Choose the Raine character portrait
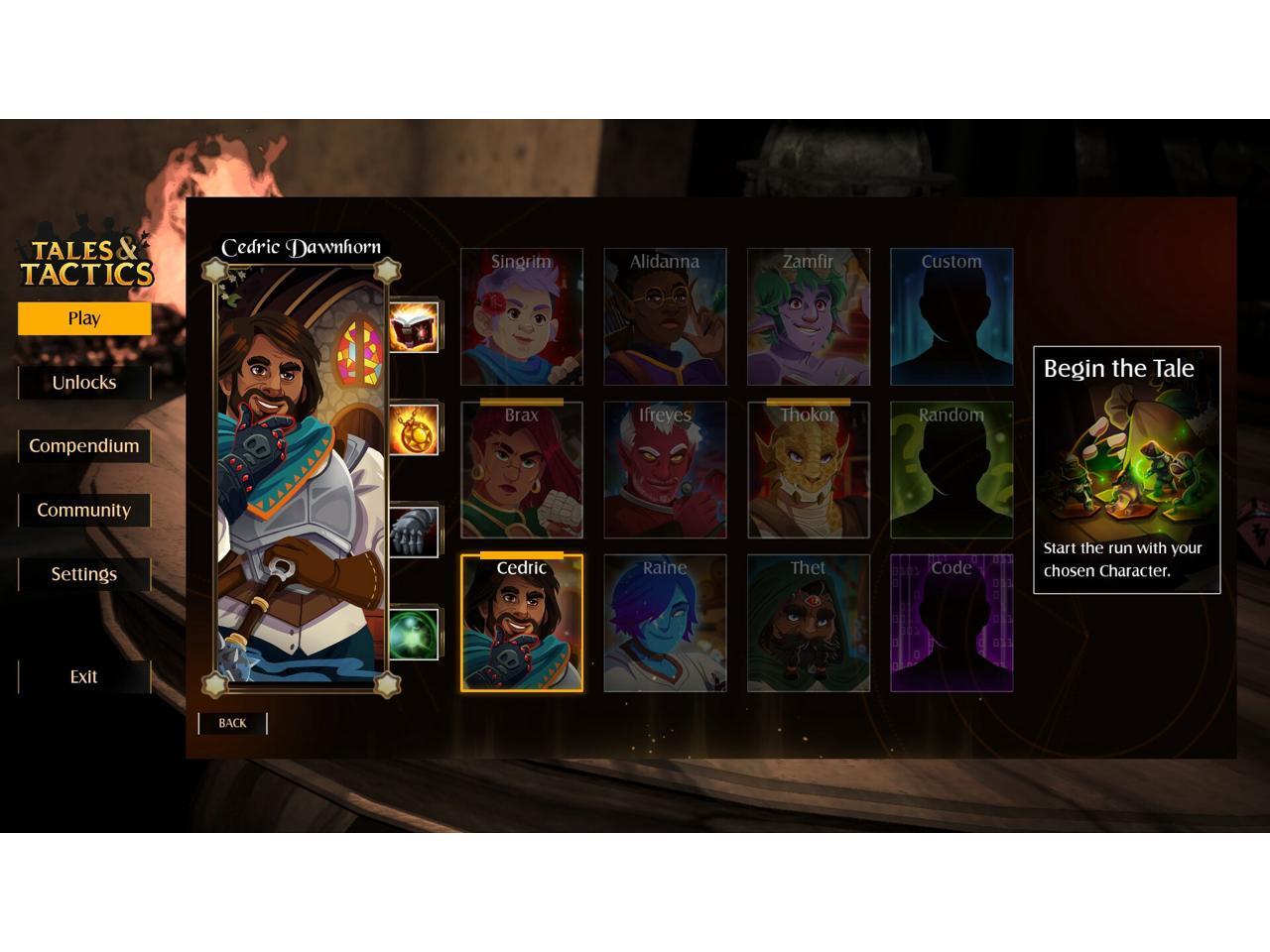This screenshot has height=952, width=1270. point(665,624)
